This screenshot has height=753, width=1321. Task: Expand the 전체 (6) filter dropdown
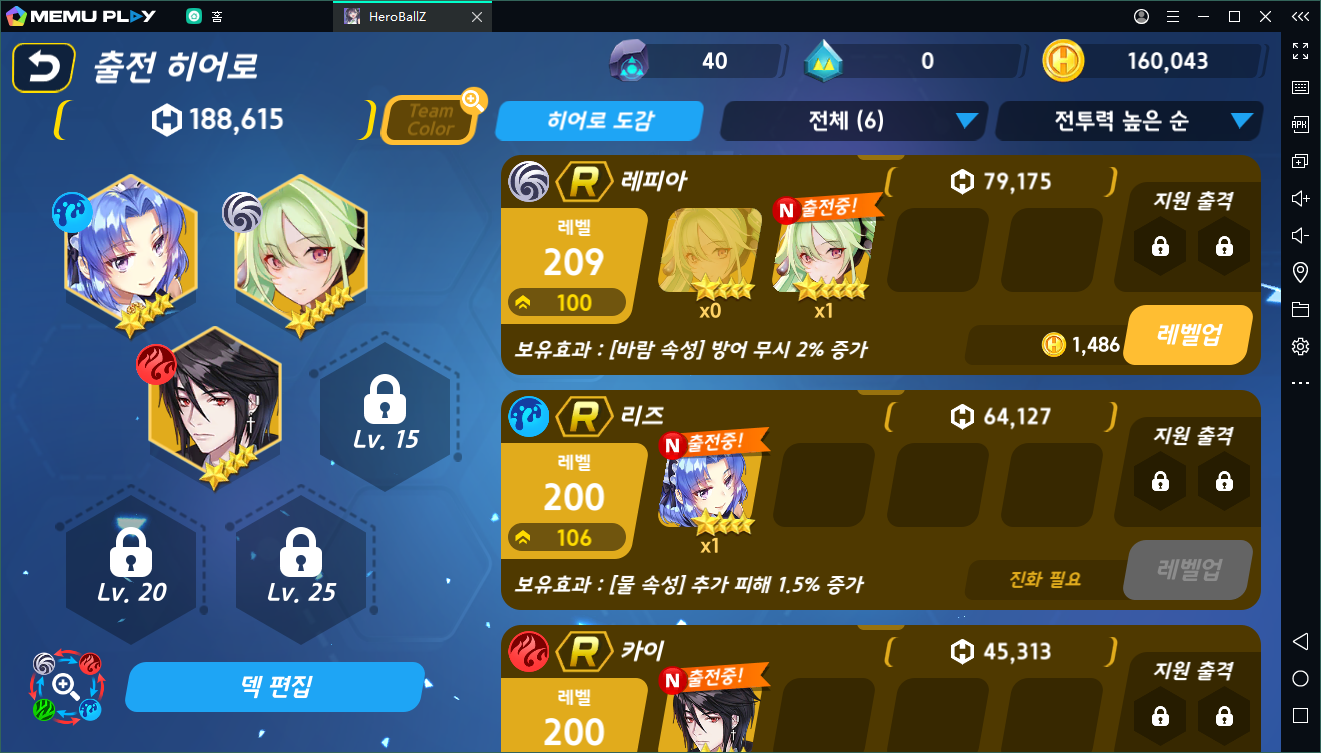[854, 121]
